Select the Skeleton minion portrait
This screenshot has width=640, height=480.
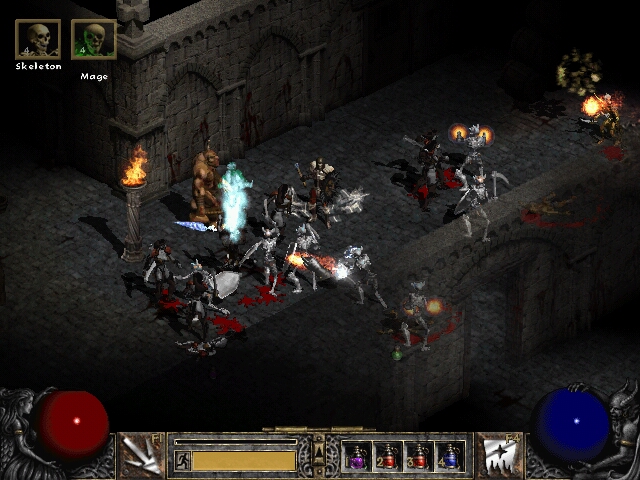[x=38, y=39]
